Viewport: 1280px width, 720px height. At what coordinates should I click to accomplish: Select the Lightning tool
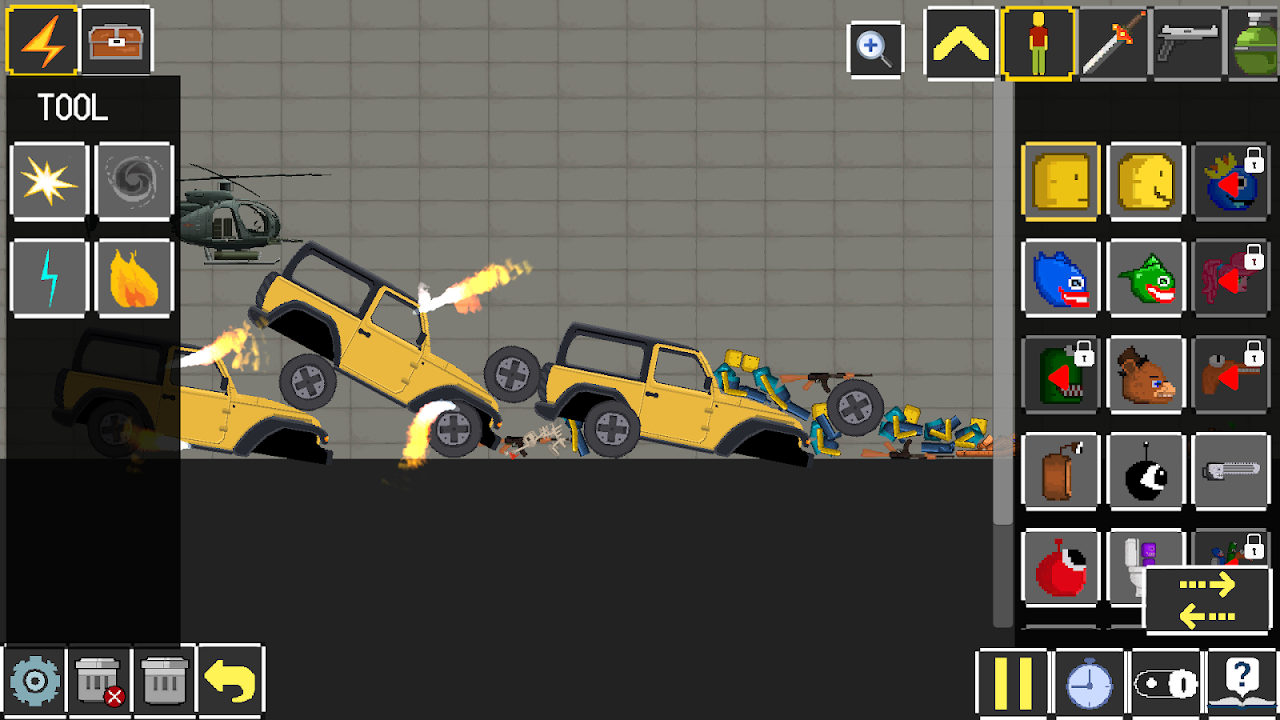[48, 278]
